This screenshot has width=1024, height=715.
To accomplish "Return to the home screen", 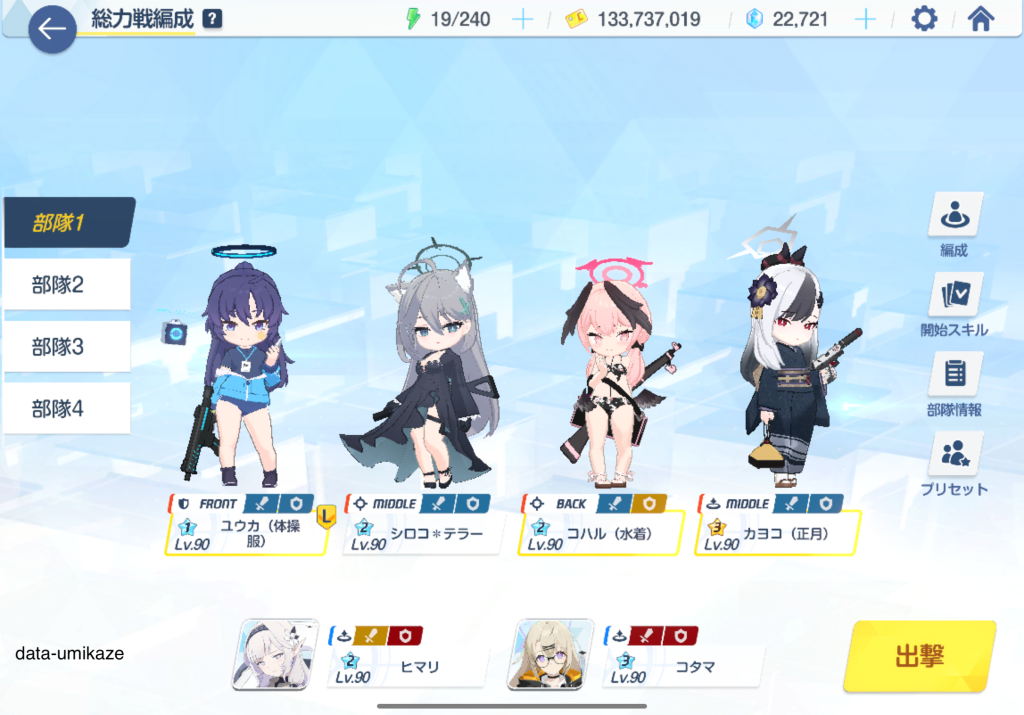I will (x=981, y=19).
